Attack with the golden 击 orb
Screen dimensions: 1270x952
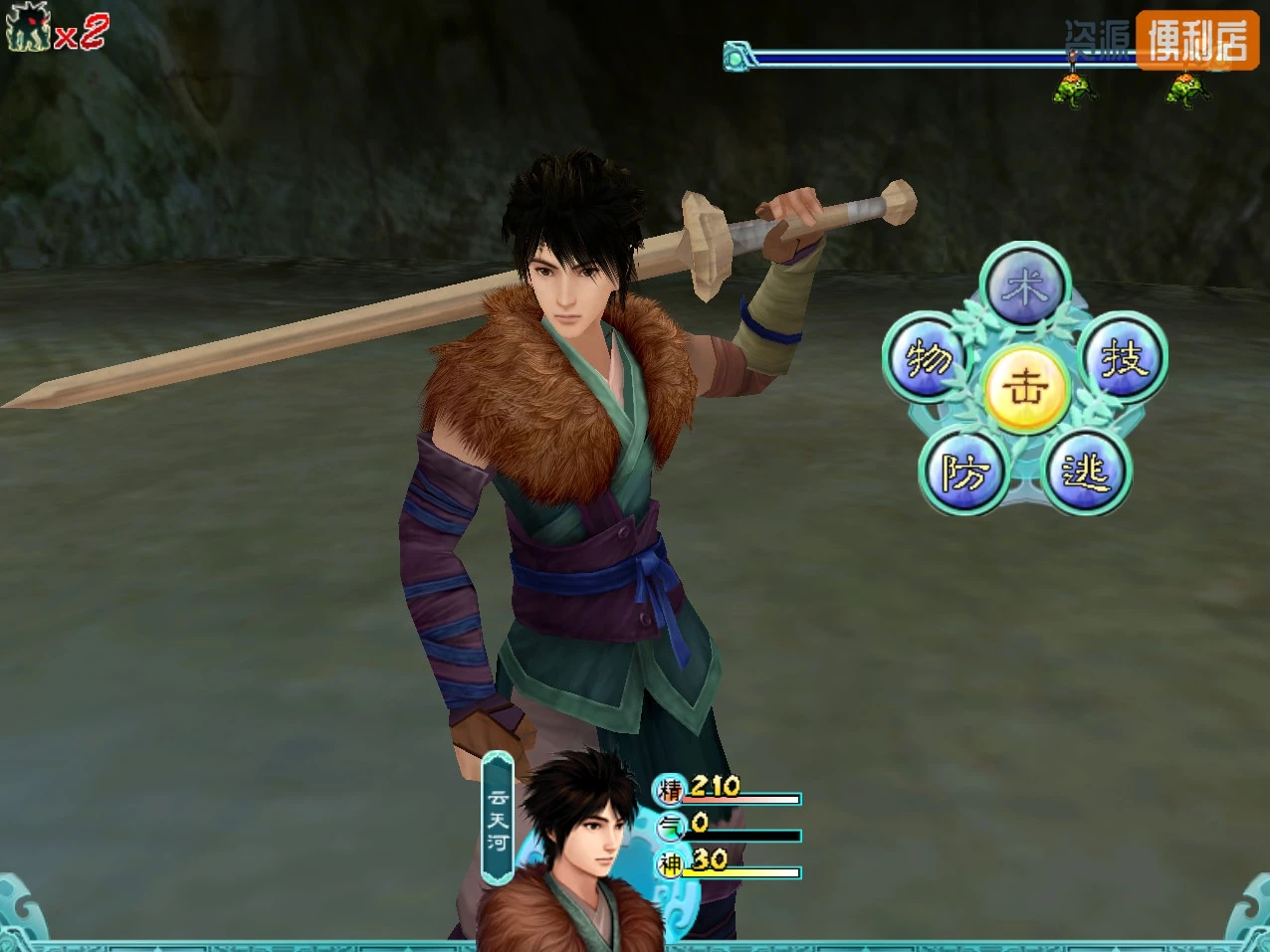tap(1025, 387)
